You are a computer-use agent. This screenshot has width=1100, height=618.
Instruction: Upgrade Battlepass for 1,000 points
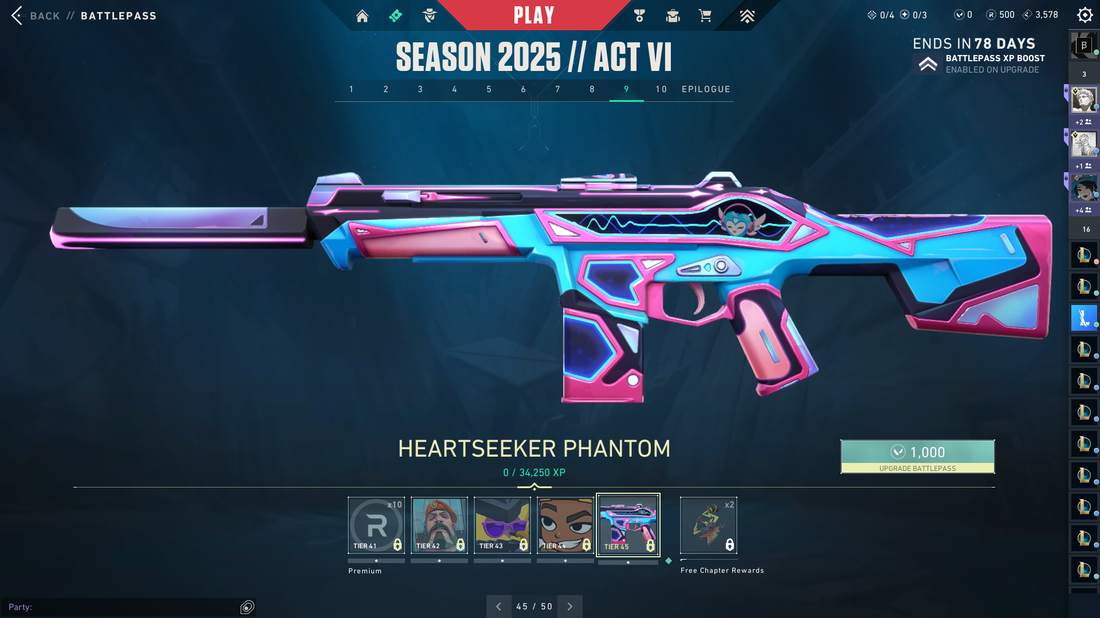coord(917,456)
